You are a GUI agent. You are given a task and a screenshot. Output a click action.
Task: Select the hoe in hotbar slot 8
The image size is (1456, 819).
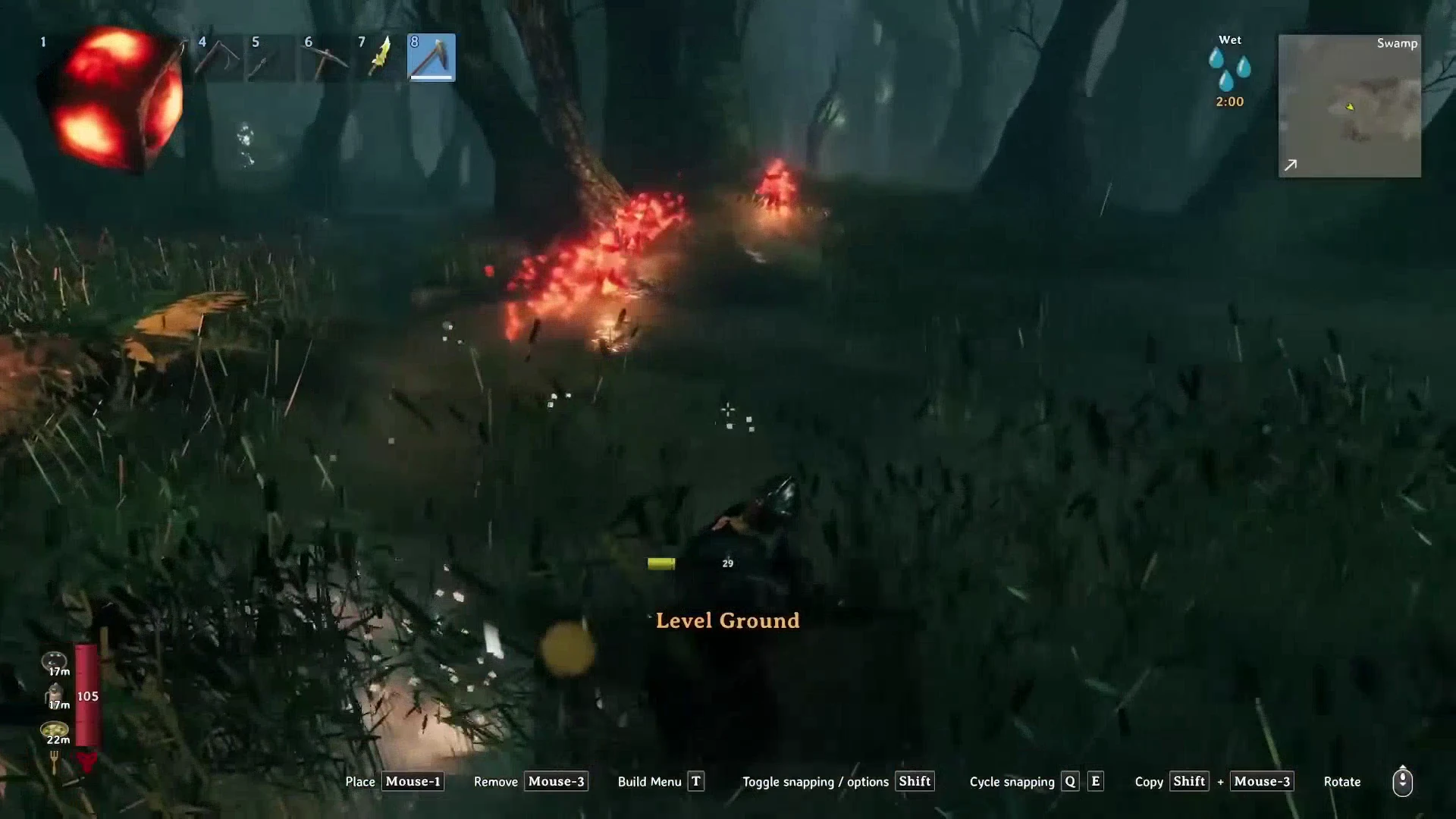[431, 58]
